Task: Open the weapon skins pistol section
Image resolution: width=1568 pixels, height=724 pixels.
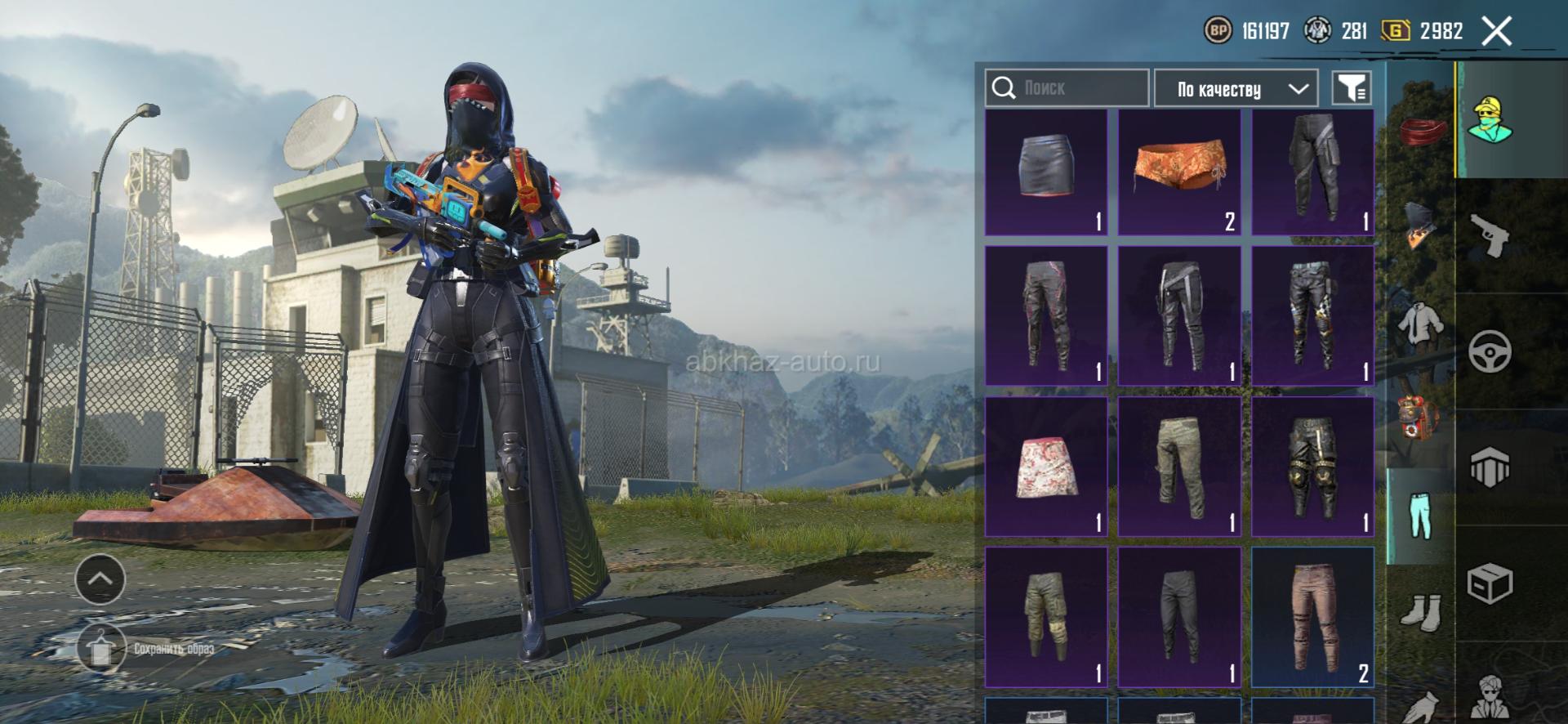Action: coord(1490,235)
